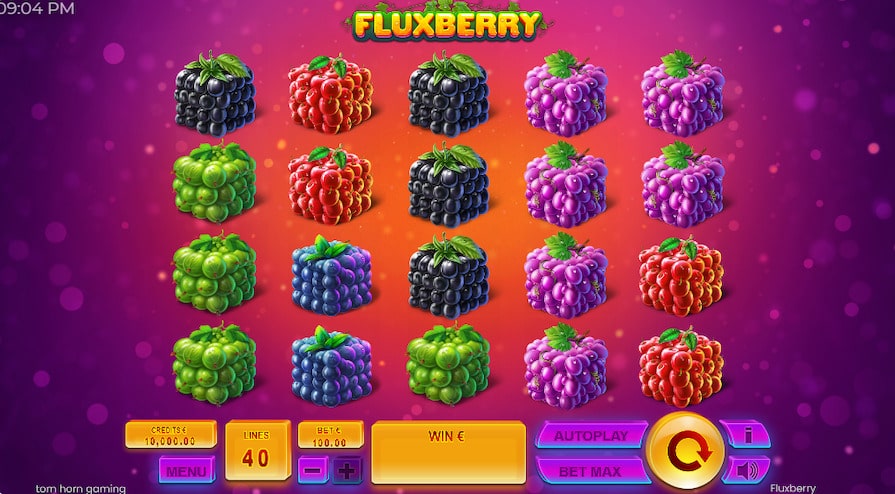Increase the bet with the plus button

point(347,469)
